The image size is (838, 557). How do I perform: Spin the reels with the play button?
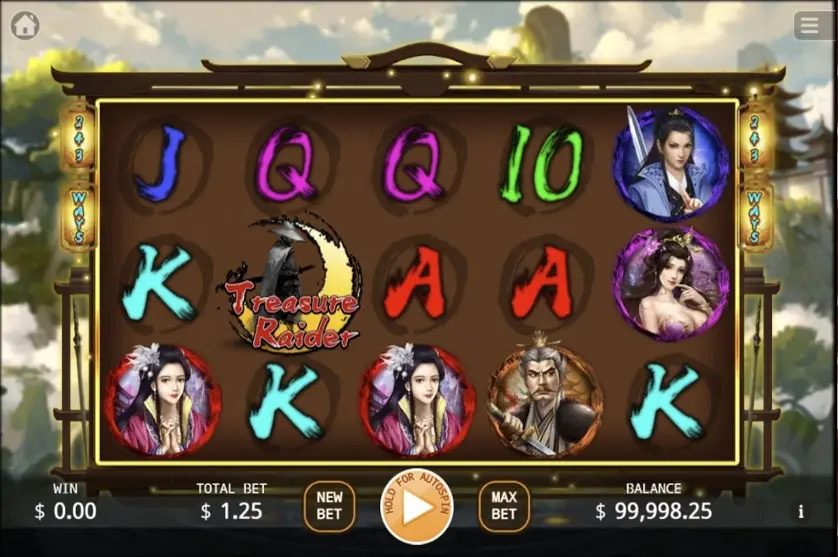tap(416, 506)
